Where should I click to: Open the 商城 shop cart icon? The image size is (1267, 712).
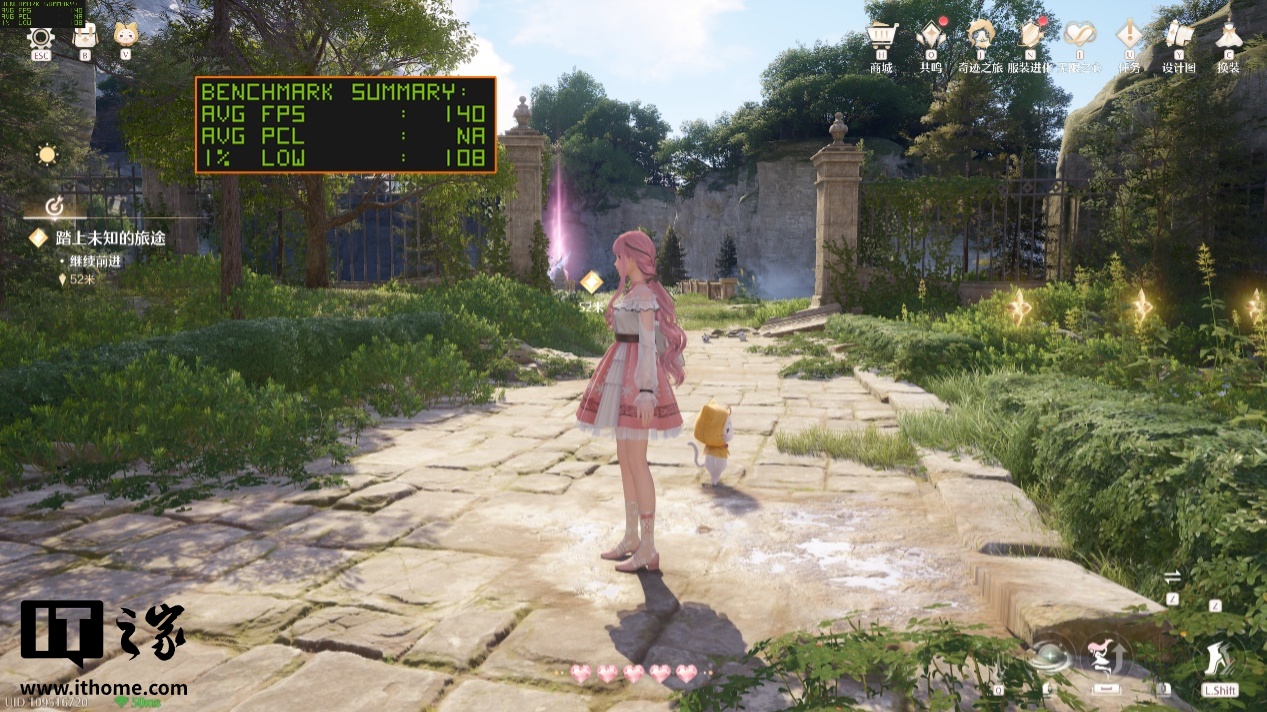tap(881, 38)
